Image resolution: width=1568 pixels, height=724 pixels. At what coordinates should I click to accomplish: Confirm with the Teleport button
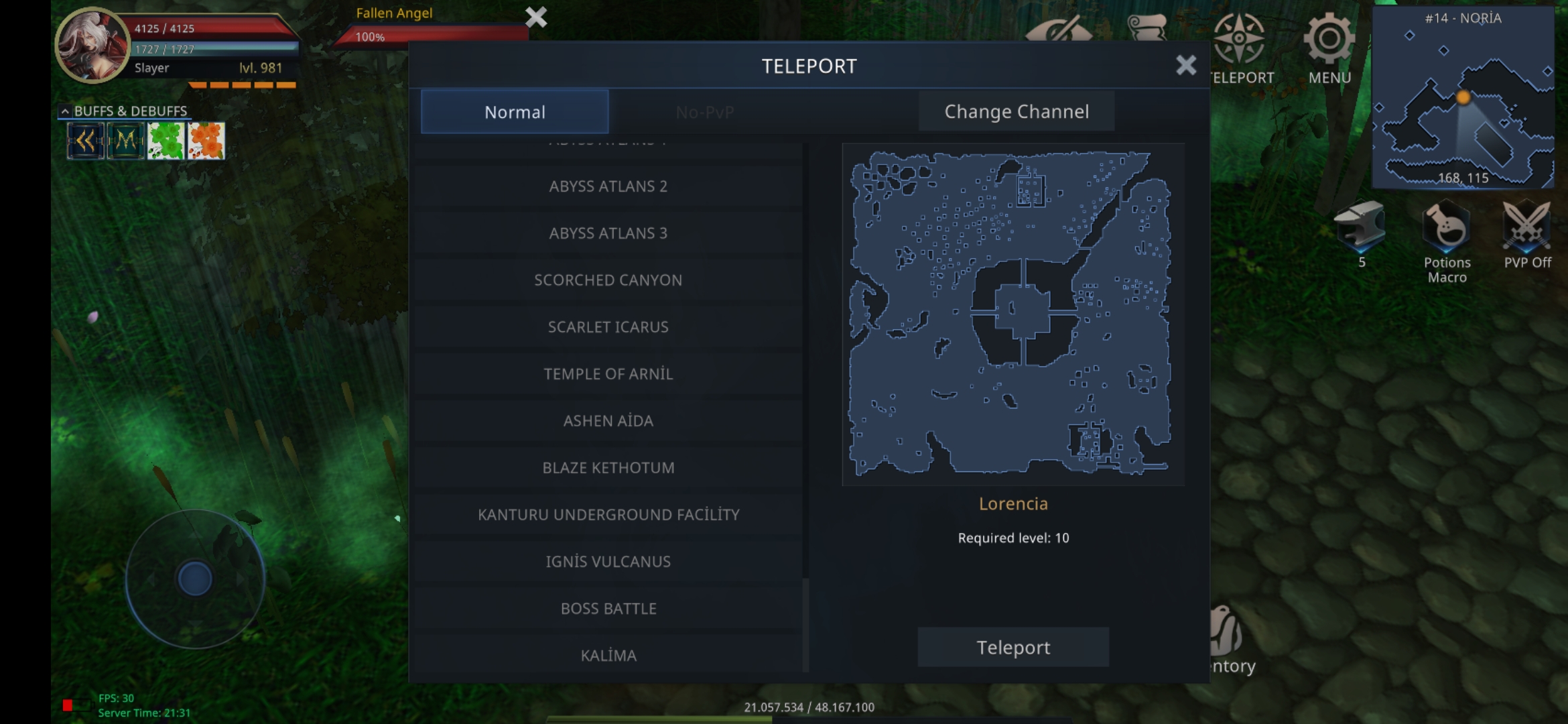pyautogui.click(x=1012, y=648)
